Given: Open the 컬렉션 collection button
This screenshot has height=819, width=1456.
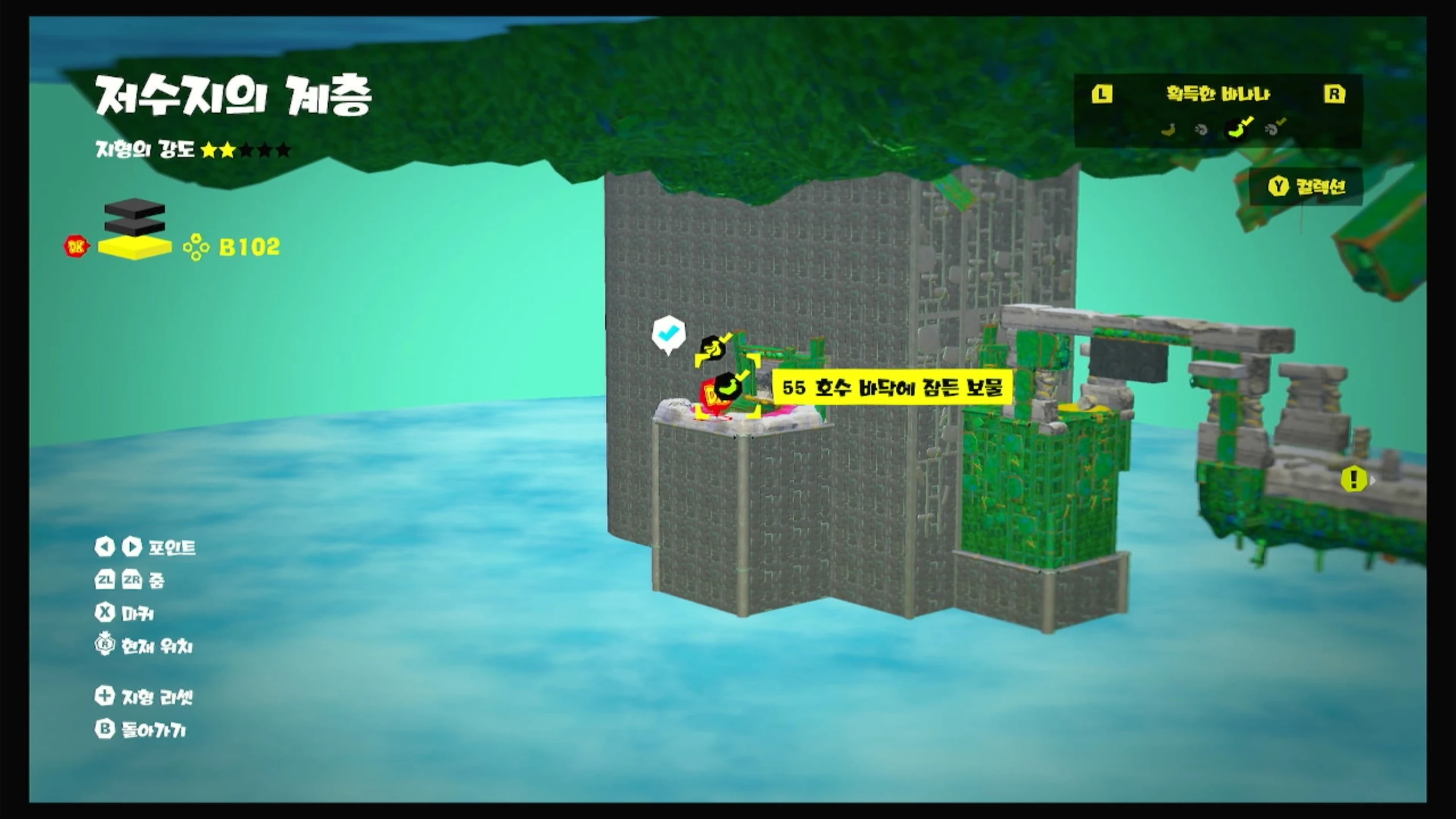Looking at the screenshot, I should tap(1307, 187).
